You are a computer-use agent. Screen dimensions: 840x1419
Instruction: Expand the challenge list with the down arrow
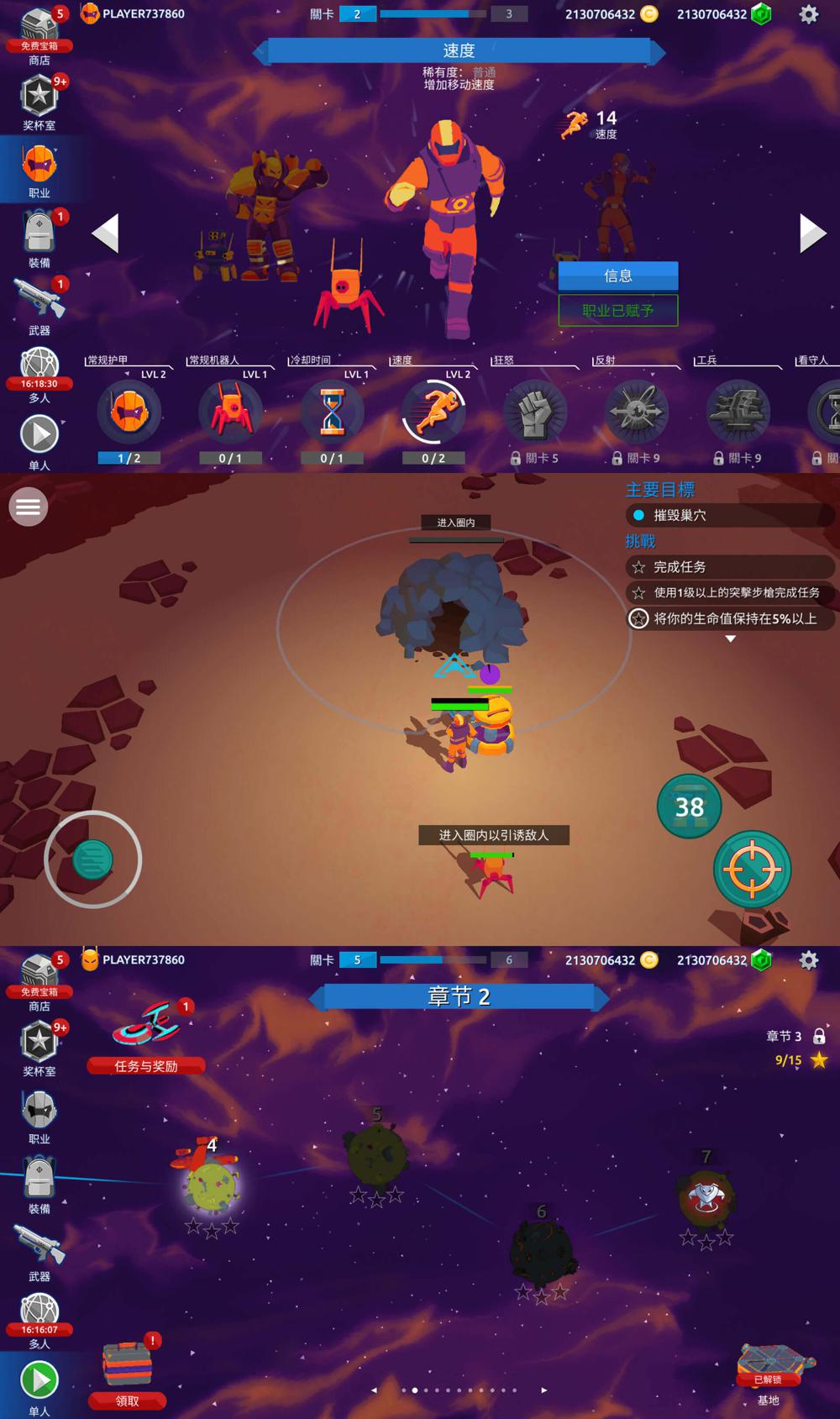pyautogui.click(x=731, y=639)
